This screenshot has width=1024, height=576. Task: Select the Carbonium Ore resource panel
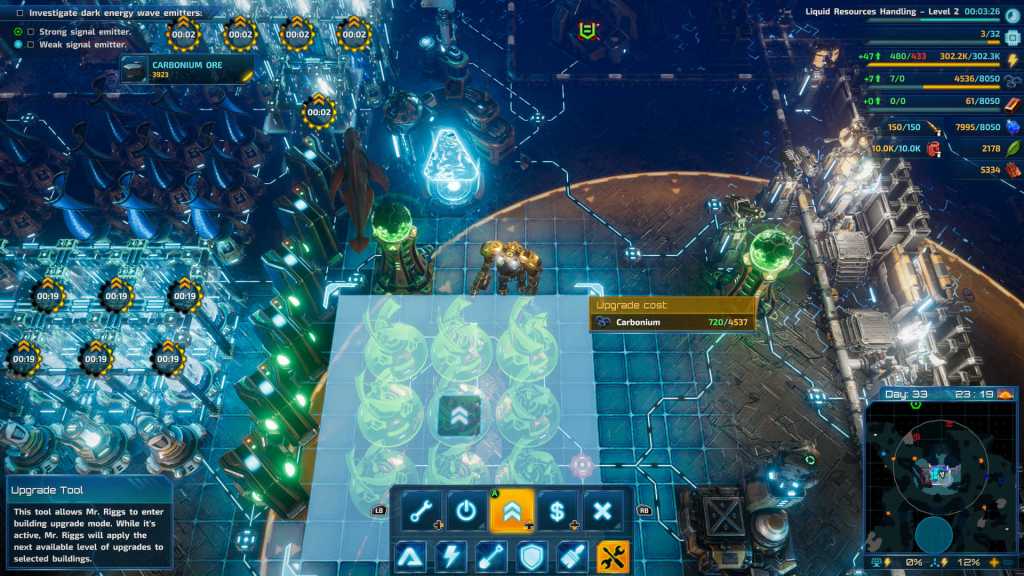pos(186,69)
